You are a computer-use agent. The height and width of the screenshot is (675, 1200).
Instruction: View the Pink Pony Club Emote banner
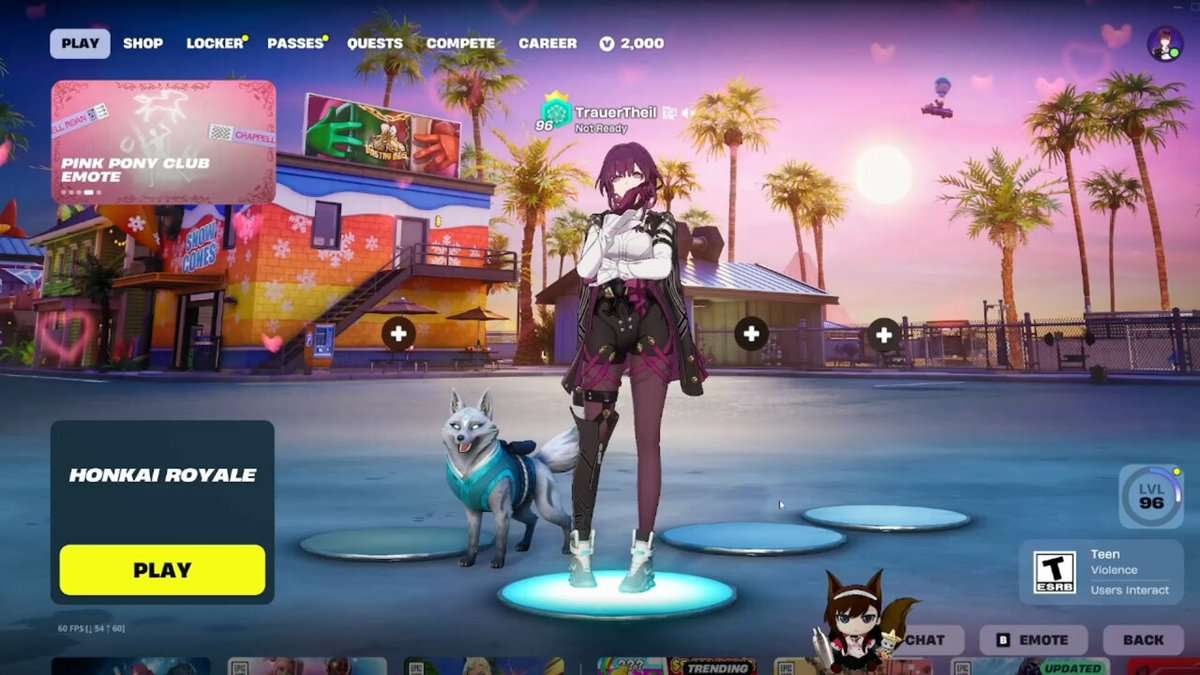tap(163, 142)
